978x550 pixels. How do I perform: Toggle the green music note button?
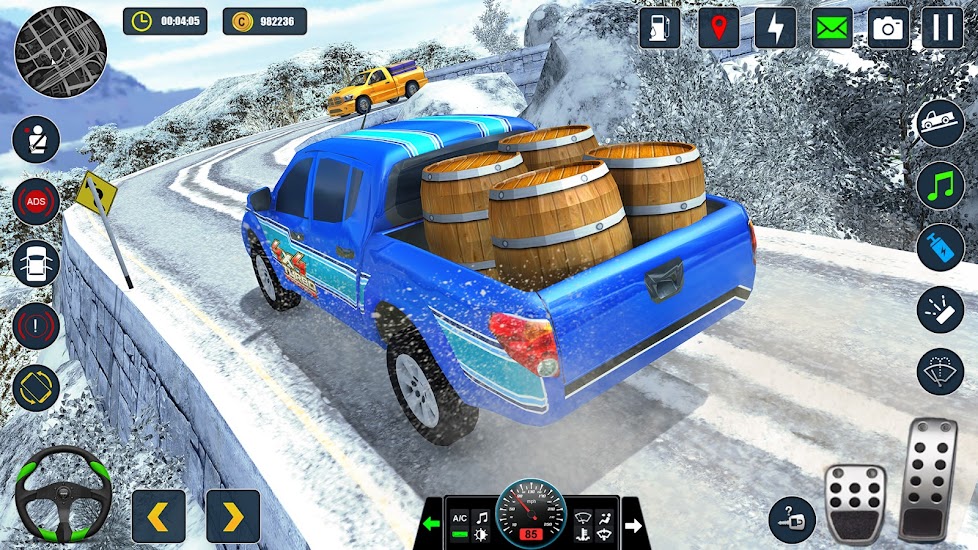(x=940, y=185)
